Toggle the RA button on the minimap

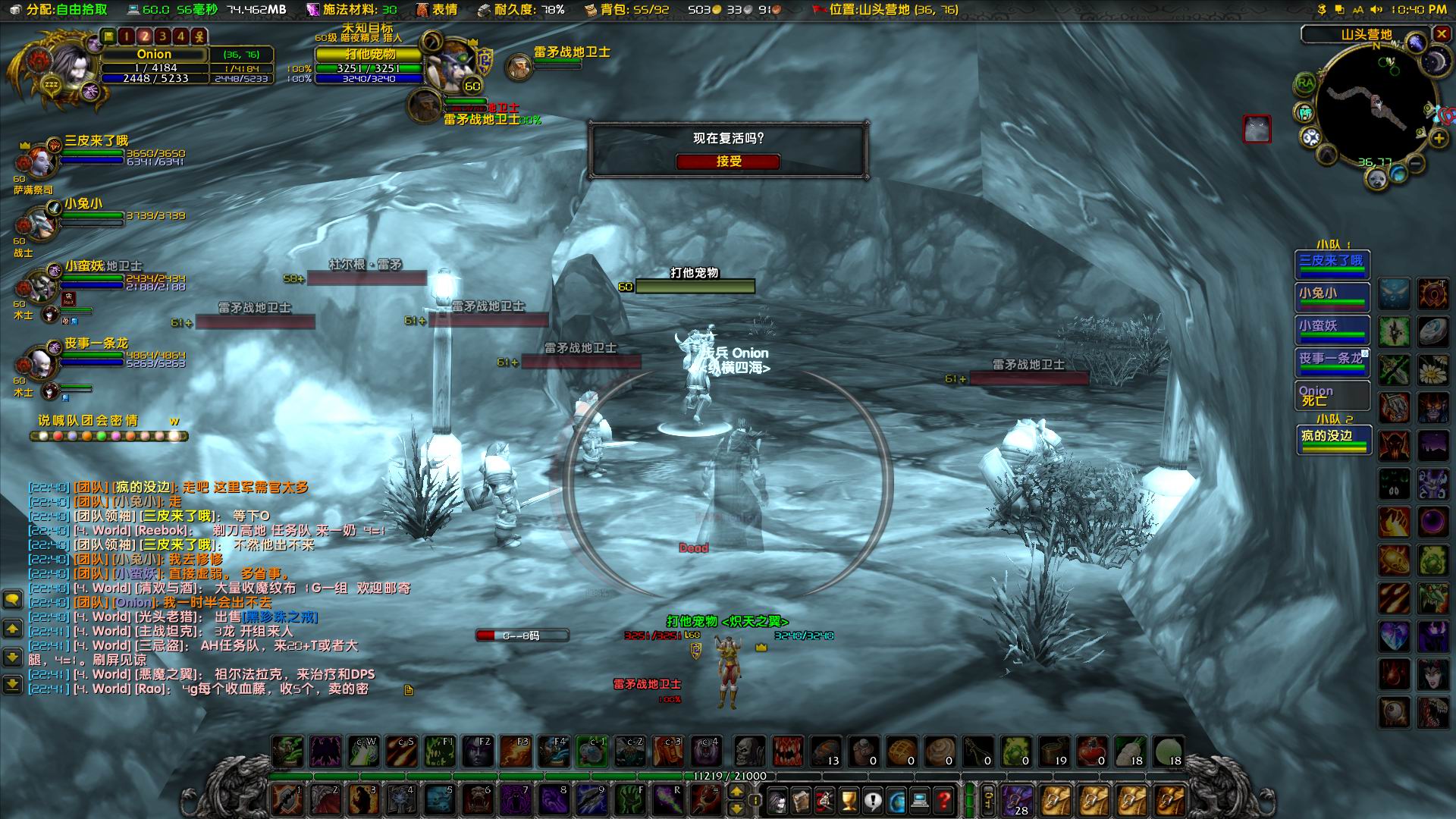(x=1304, y=82)
